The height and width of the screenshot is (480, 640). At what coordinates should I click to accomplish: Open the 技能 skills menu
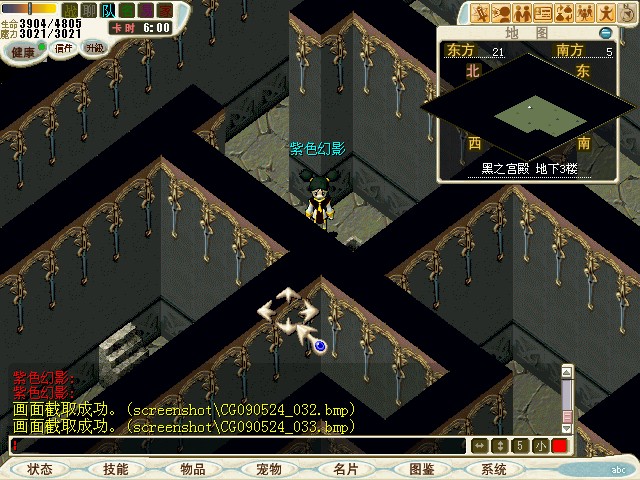click(x=116, y=469)
